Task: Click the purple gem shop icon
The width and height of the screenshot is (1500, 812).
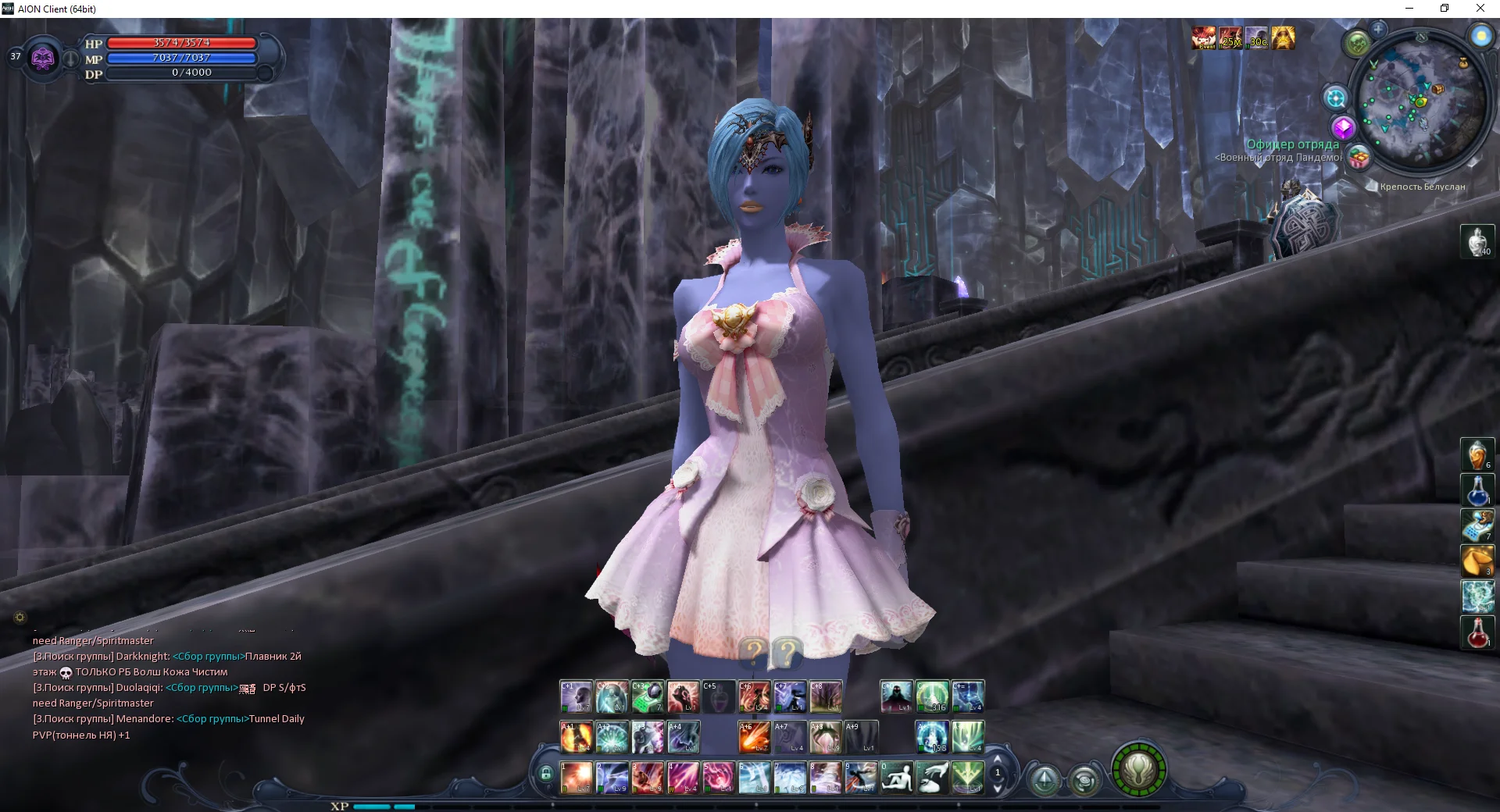Action: (1343, 127)
